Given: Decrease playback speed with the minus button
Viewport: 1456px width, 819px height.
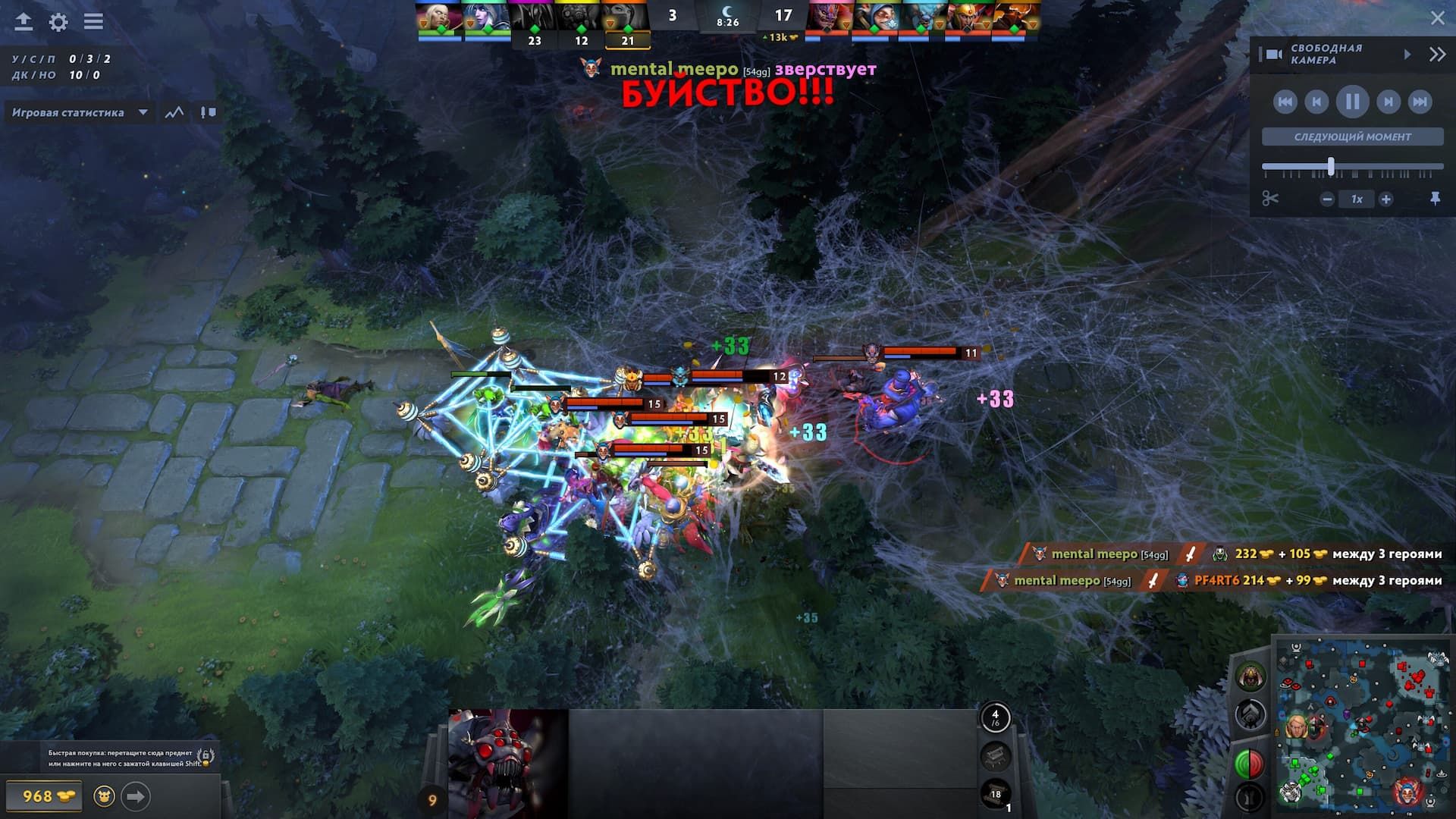Looking at the screenshot, I should [1326, 199].
